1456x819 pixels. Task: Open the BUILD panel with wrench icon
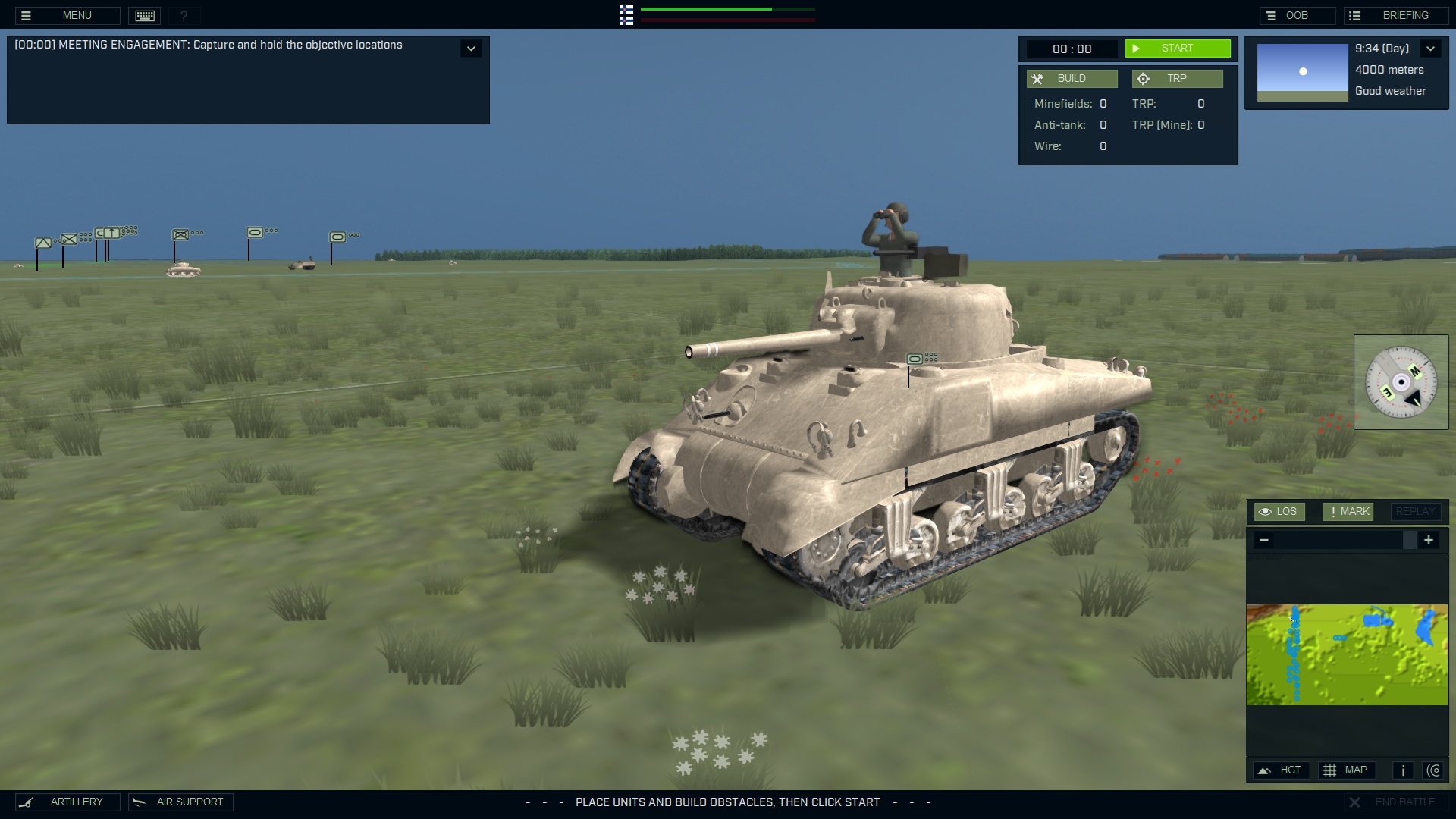(x=1072, y=78)
